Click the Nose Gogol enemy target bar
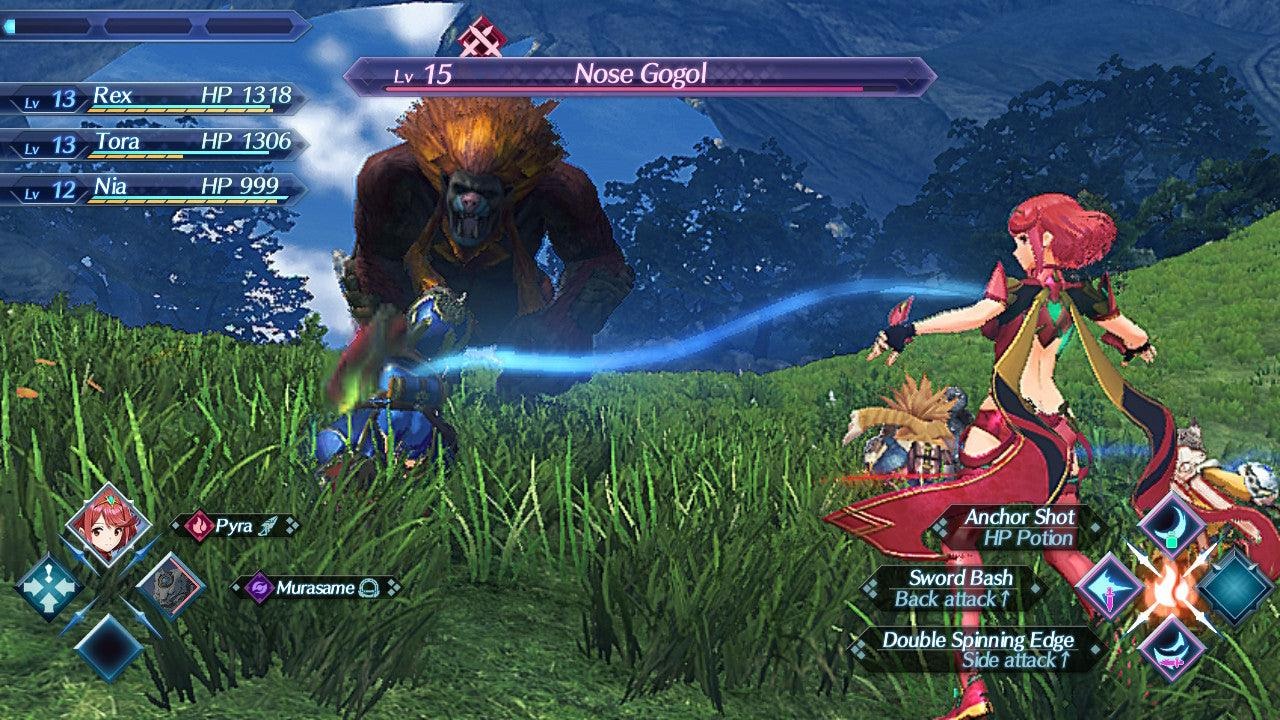The image size is (1280, 720). click(x=640, y=76)
